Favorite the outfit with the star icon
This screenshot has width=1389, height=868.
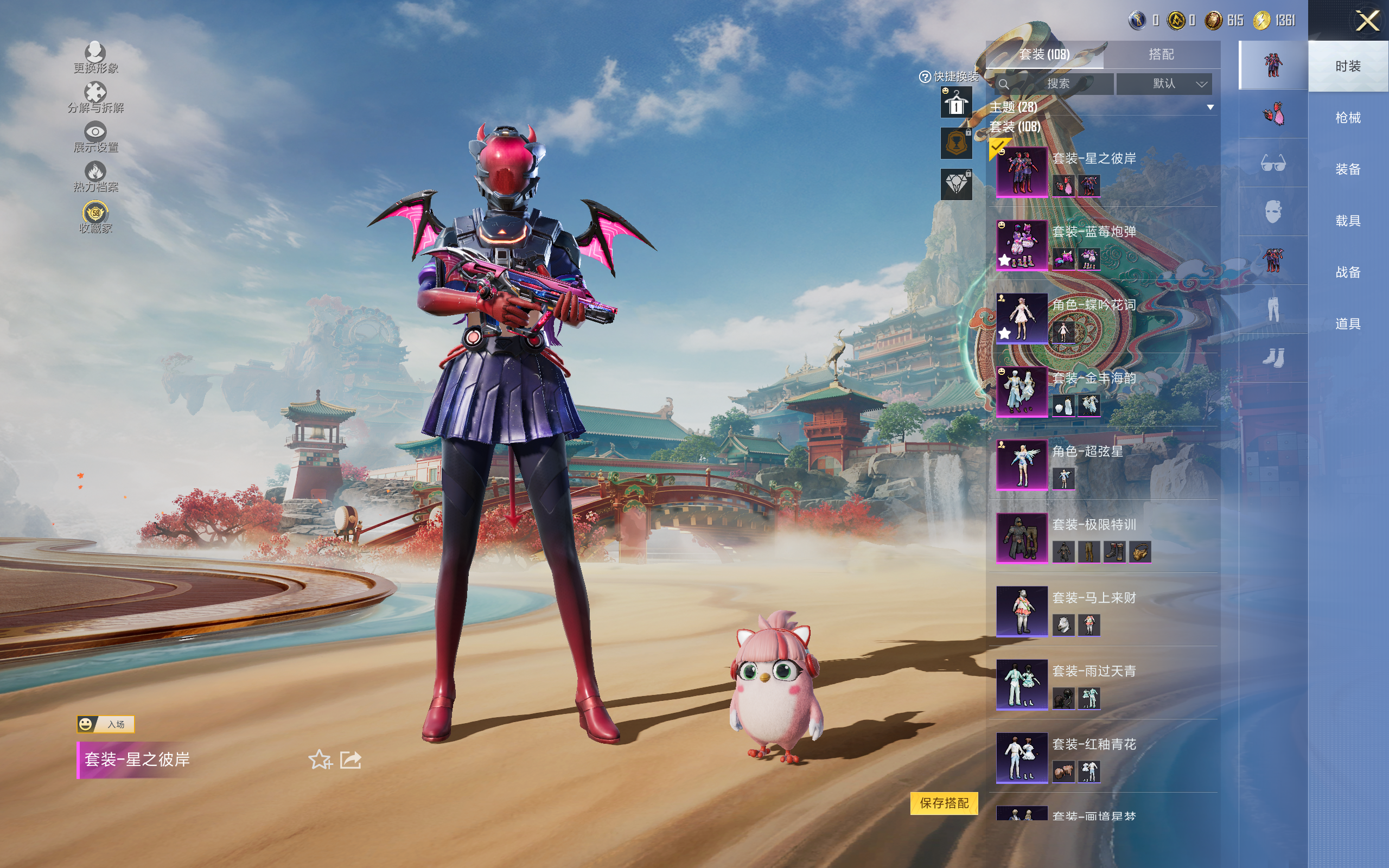320,759
